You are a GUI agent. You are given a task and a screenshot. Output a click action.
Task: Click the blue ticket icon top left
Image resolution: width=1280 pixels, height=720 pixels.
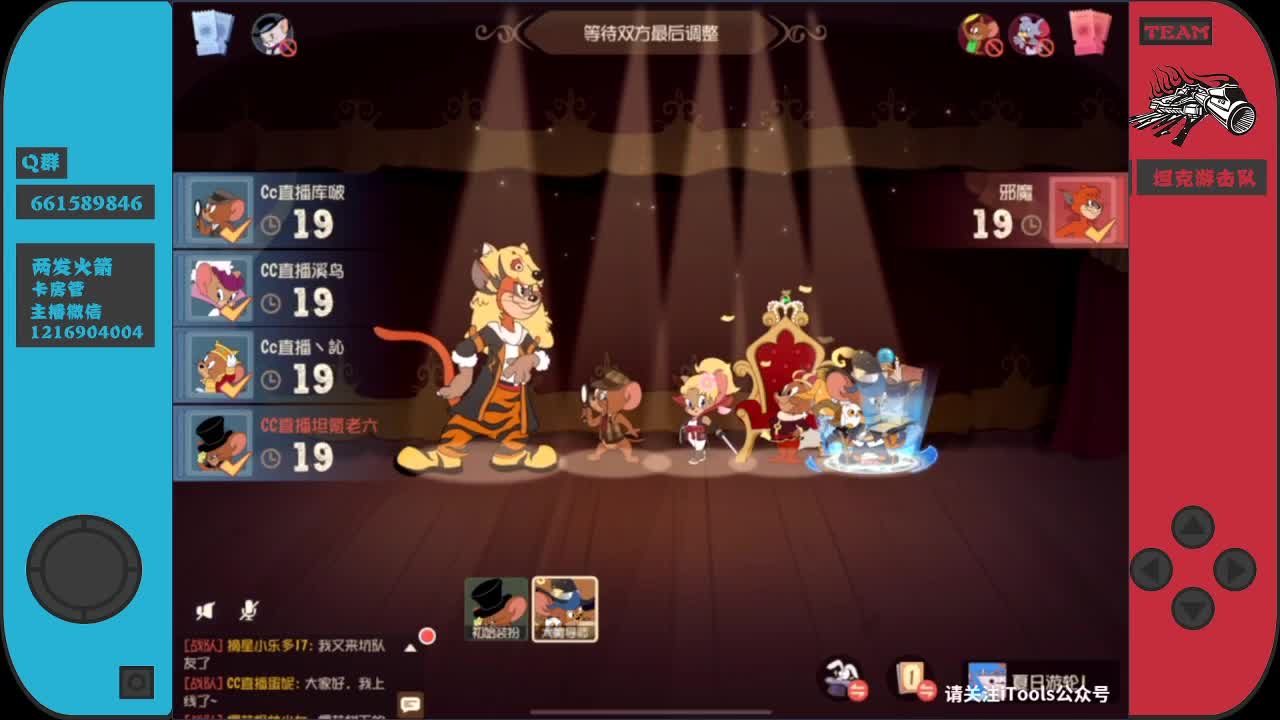pyautogui.click(x=212, y=34)
